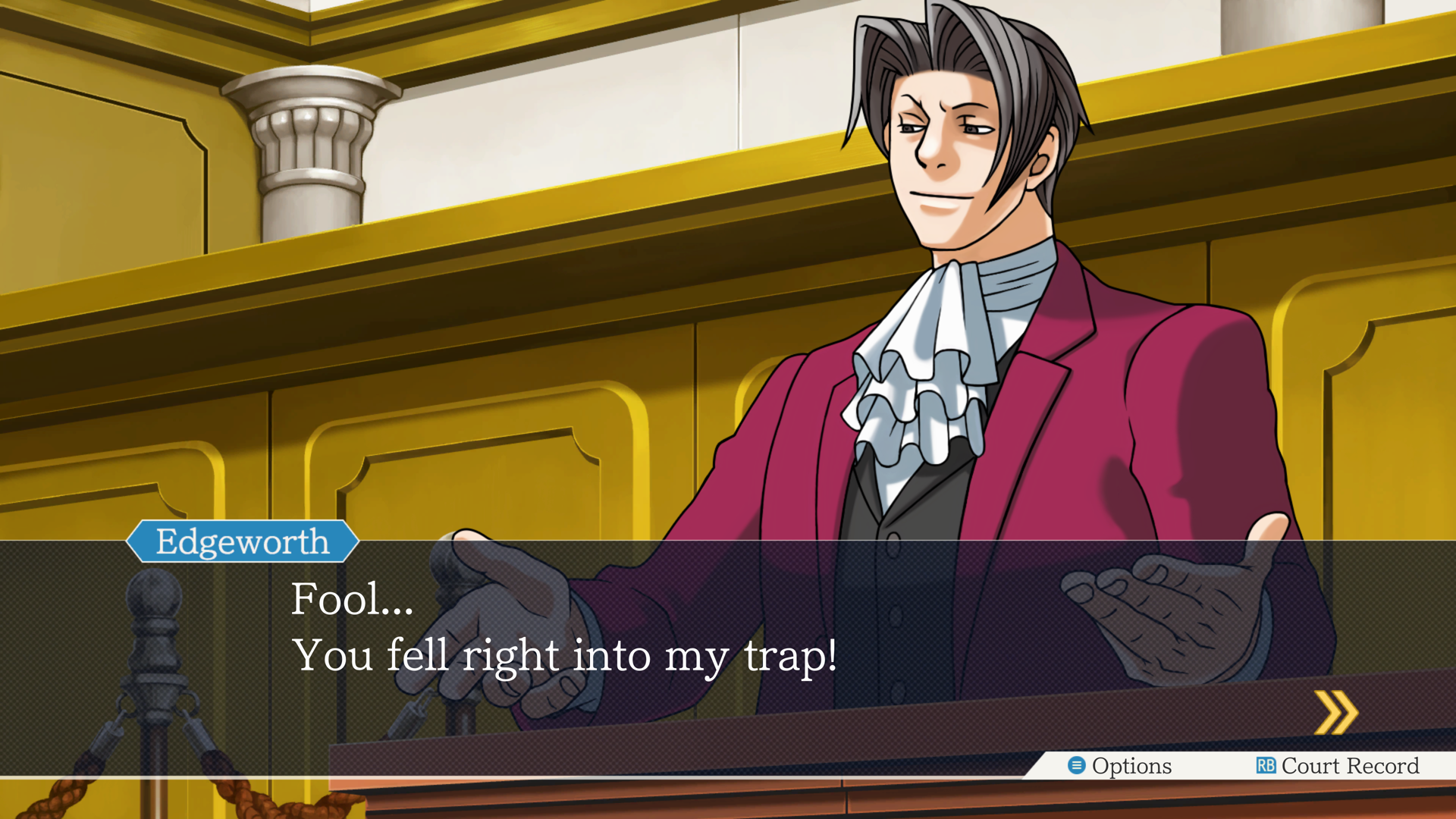Click the line reading 'Fool...'
This screenshot has width=1456, height=819.
point(352,599)
